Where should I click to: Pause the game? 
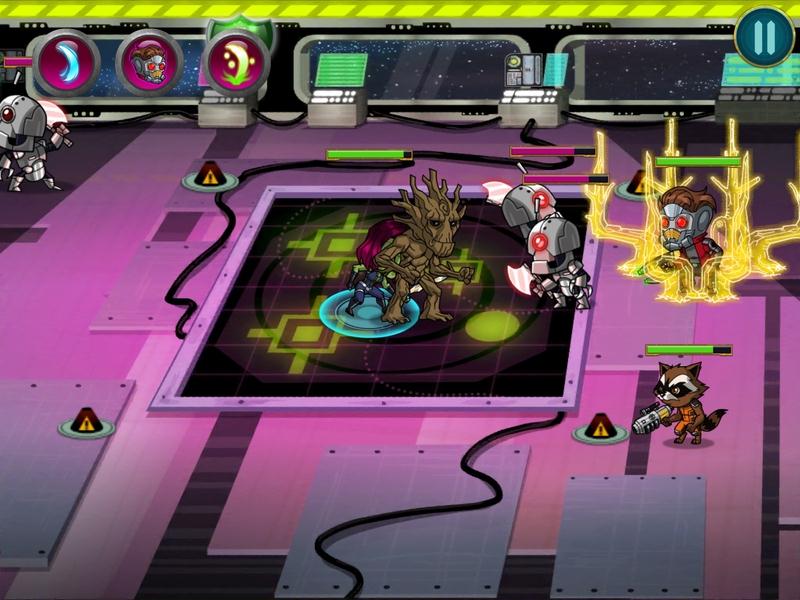coord(764,38)
